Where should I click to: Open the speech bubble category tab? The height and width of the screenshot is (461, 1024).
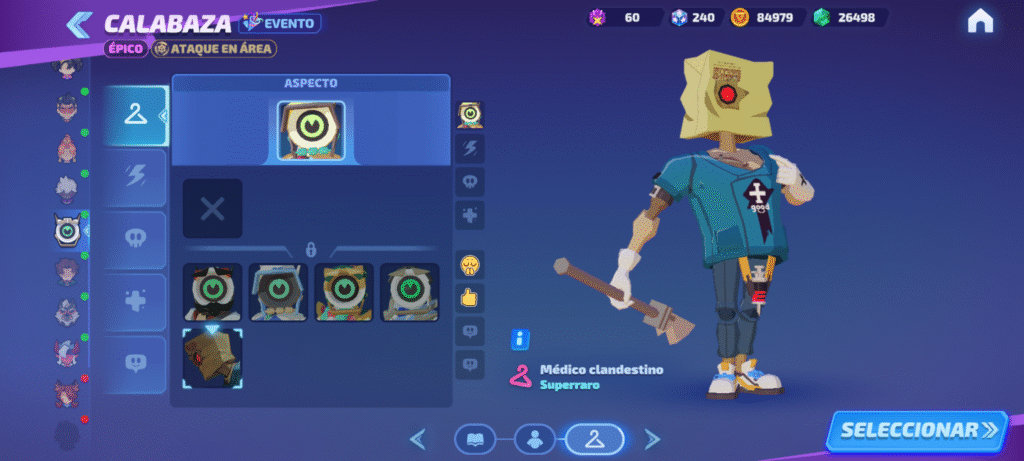tap(135, 362)
